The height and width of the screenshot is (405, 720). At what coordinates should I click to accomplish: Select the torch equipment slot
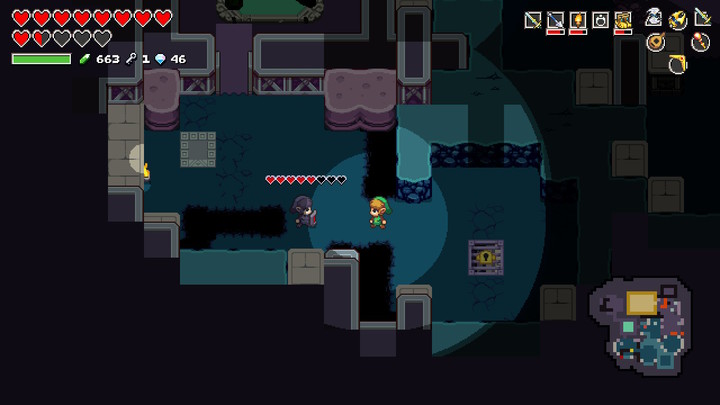tap(578, 19)
